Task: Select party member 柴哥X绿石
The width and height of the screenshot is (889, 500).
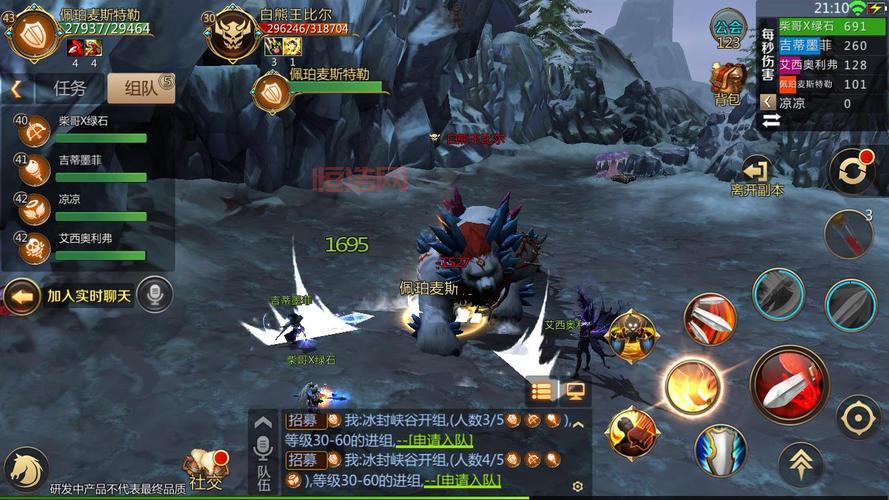Action: 84,128
